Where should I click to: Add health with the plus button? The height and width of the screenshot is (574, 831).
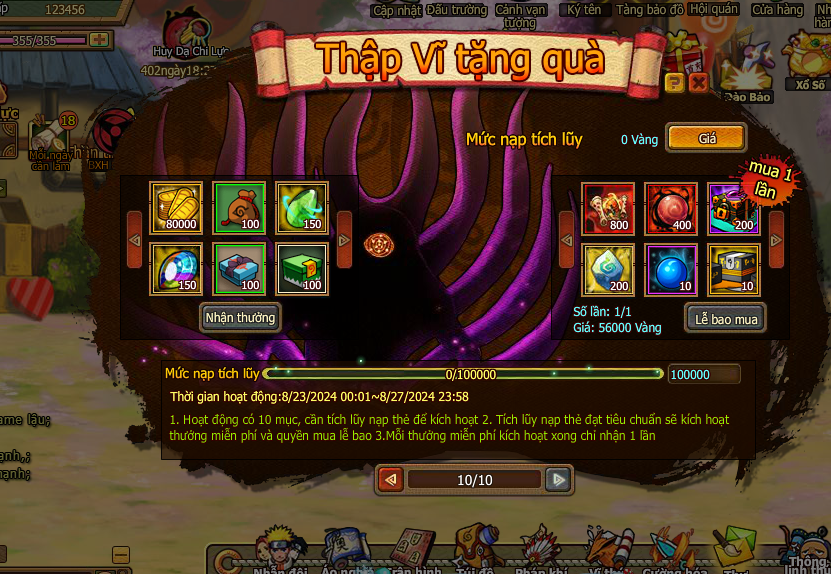click(x=98, y=40)
